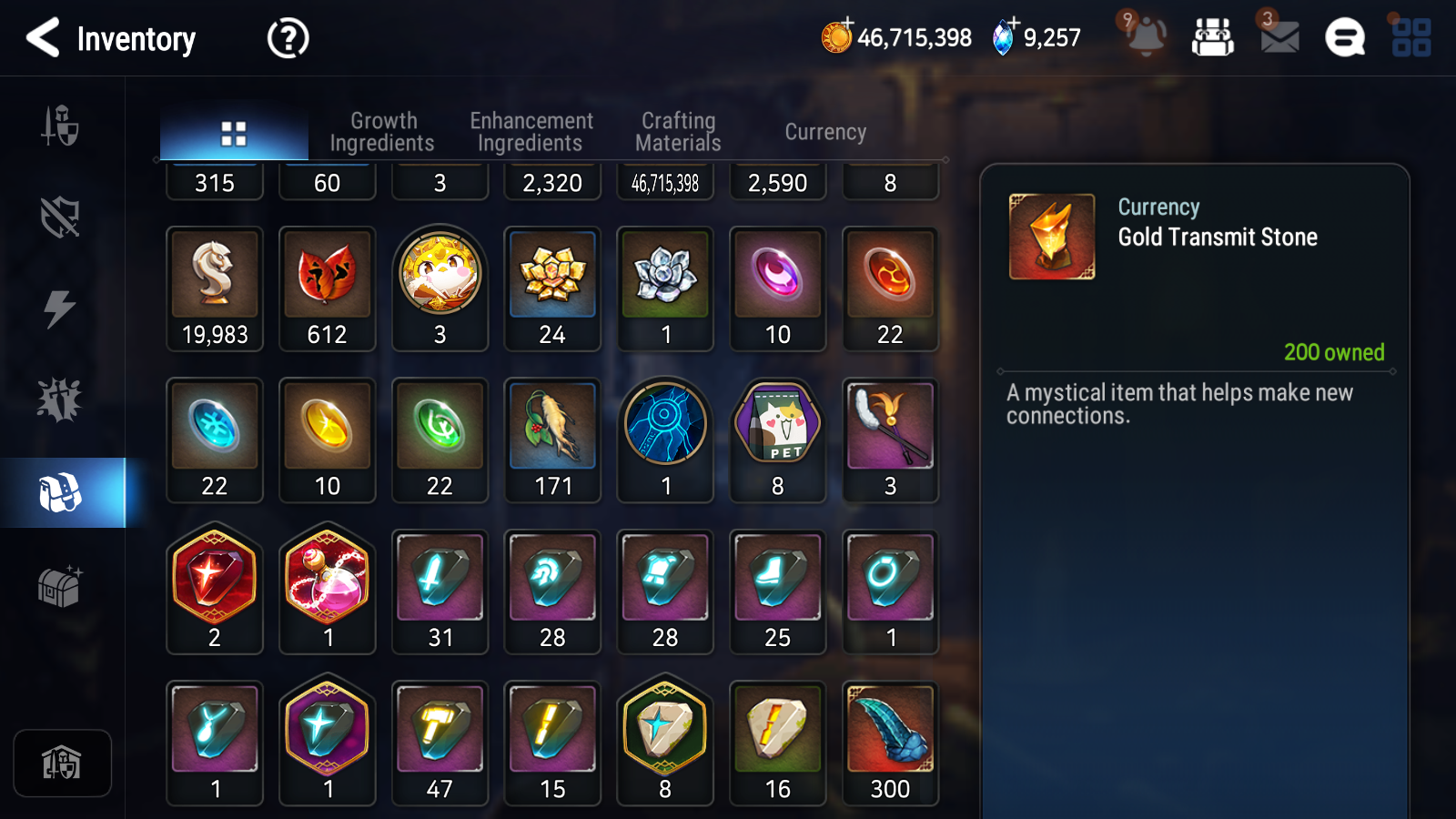Pick the blue feather item with 300
1456x819 pixels.
pos(890,743)
